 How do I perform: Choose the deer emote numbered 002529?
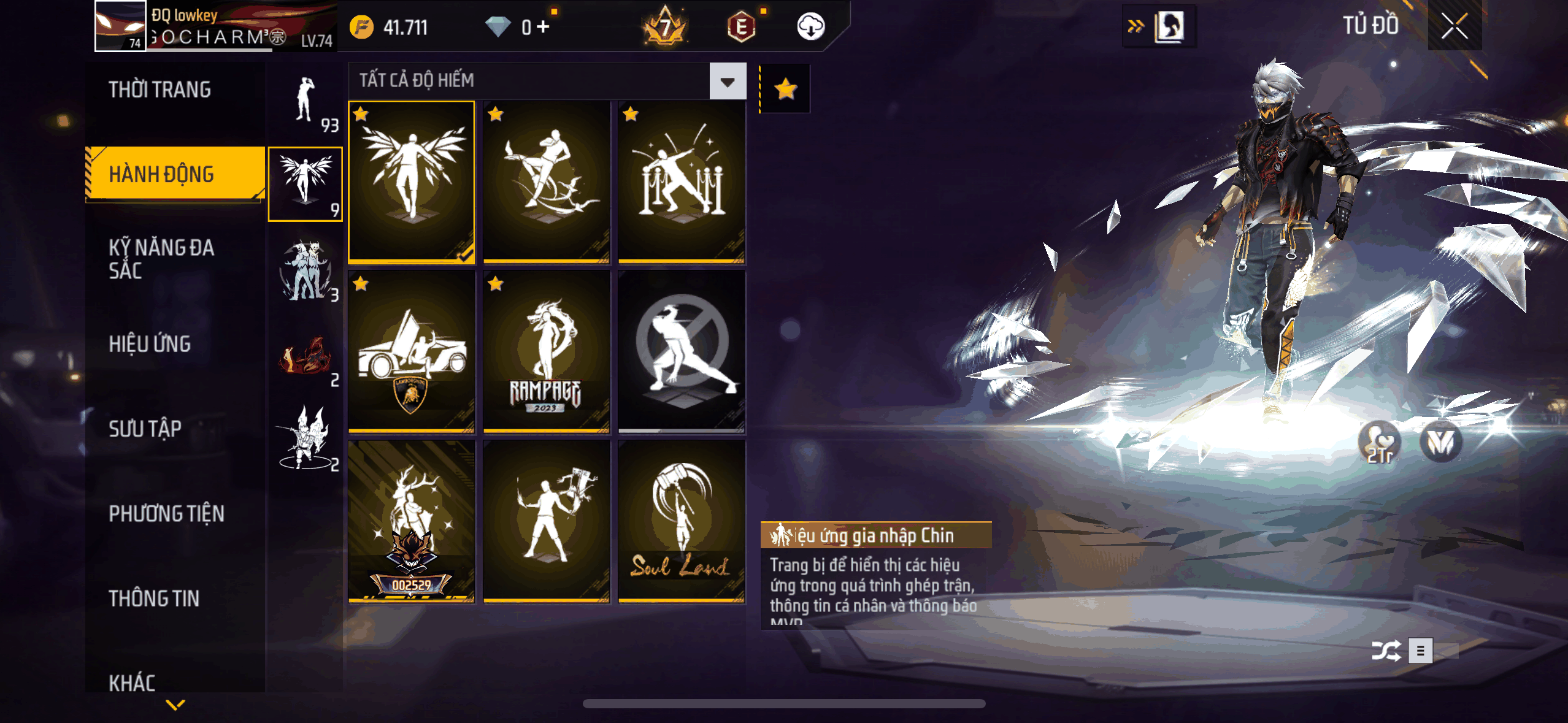tap(412, 521)
